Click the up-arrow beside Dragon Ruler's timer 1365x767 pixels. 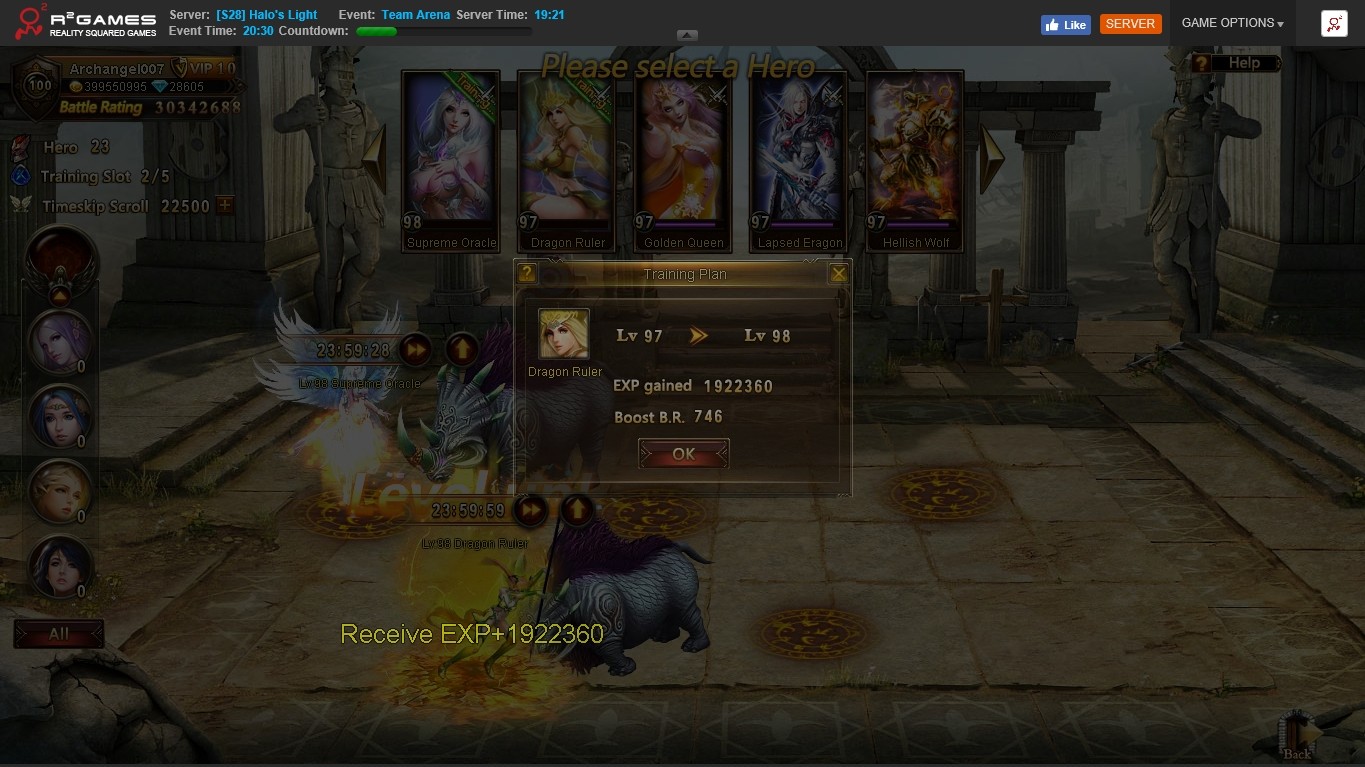pos(576,511)
